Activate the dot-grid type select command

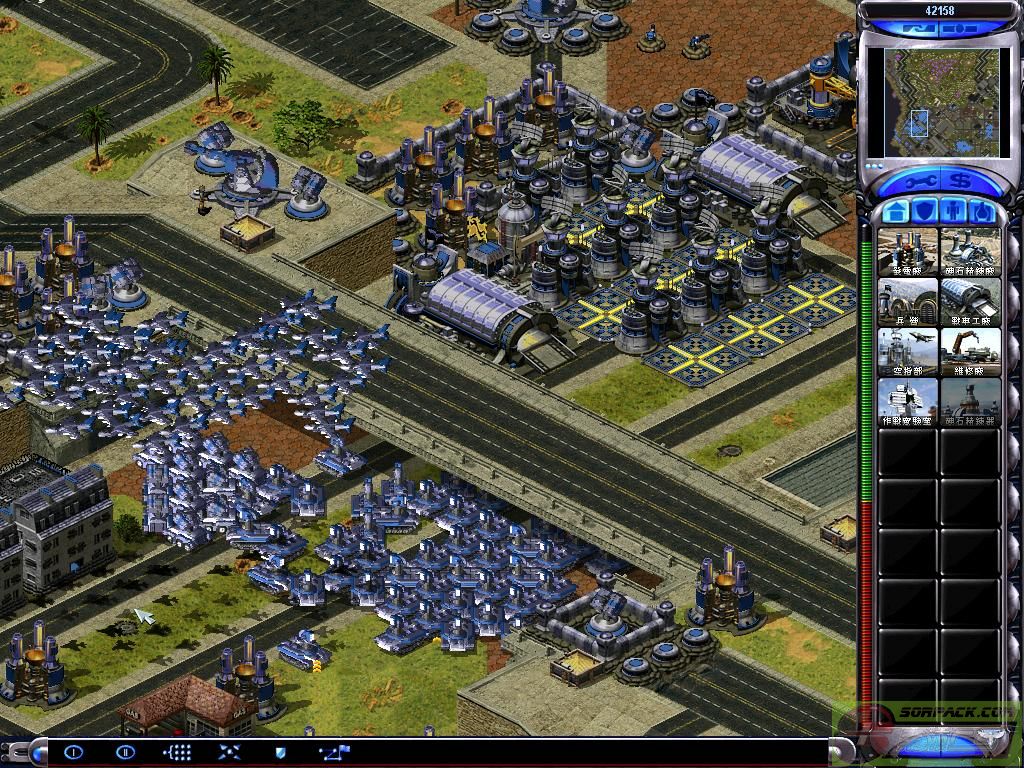click(x=177, y=752)
